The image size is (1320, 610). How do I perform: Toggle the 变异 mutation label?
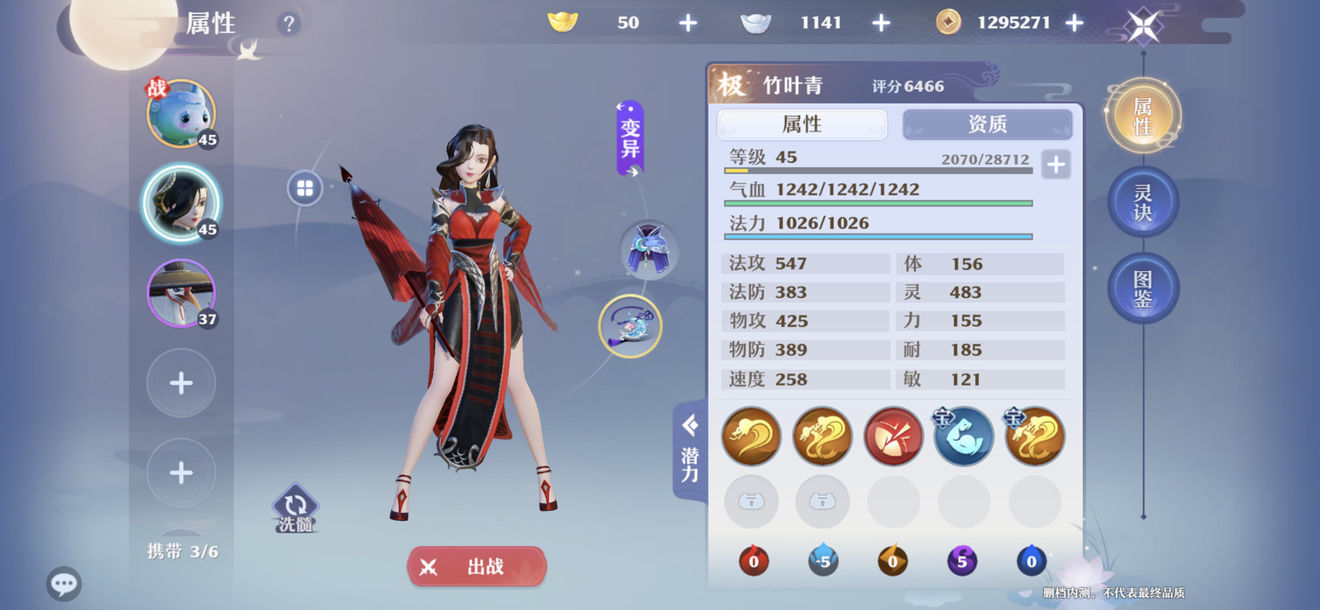[x=630, y=138]
